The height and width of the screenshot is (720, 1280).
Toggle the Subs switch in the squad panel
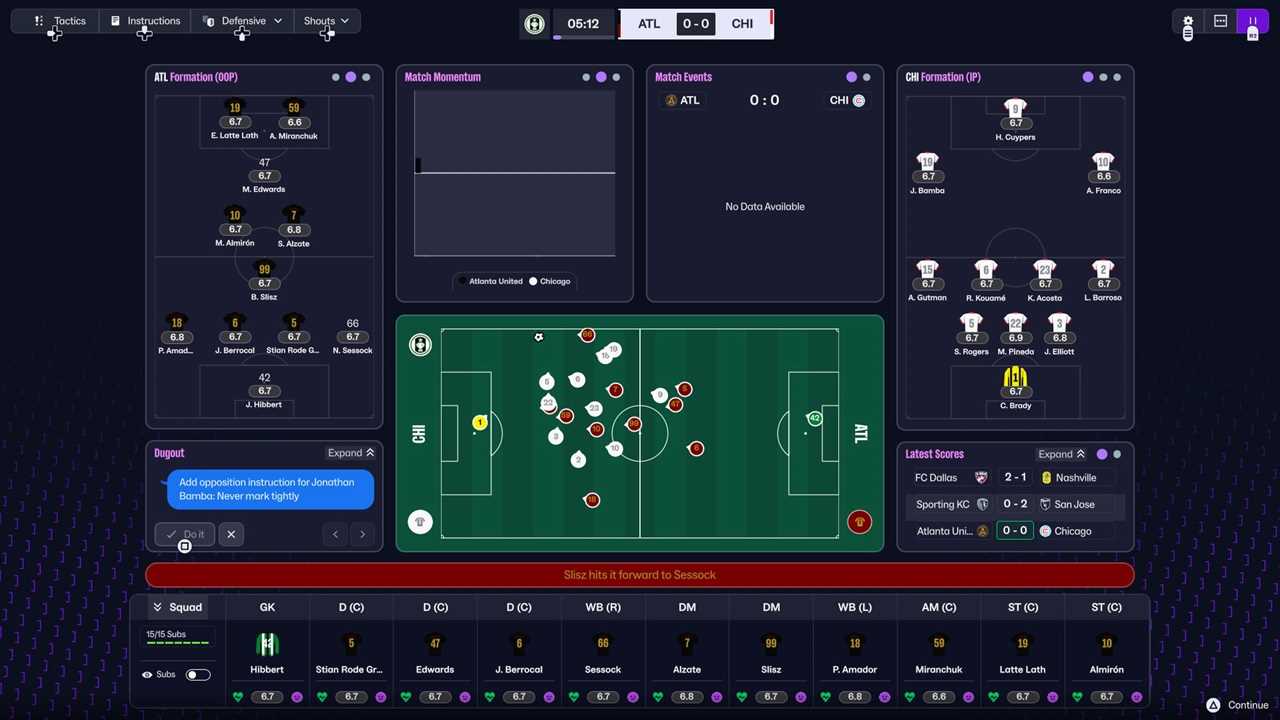click(197, 674)
